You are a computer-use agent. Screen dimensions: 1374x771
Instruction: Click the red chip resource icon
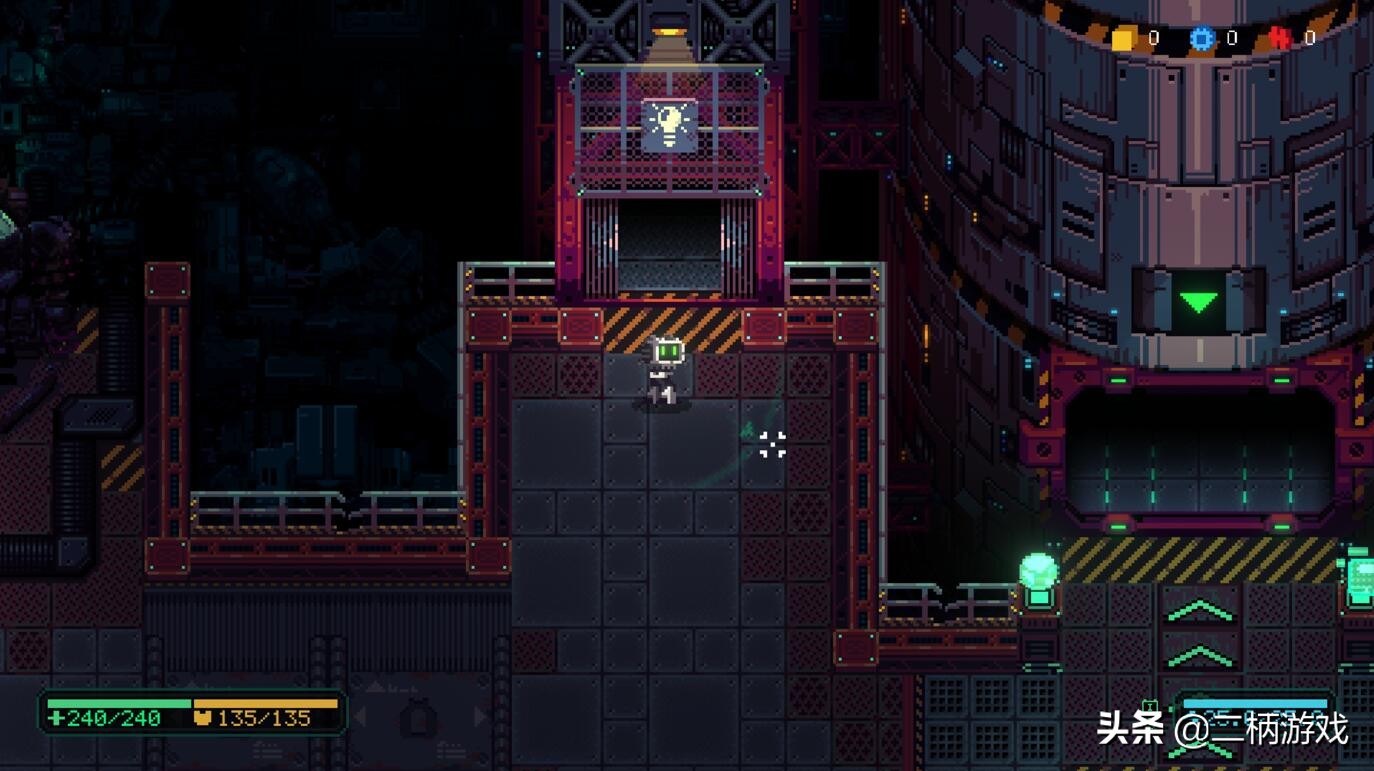pyautogui.click(x=1279, y=39)
